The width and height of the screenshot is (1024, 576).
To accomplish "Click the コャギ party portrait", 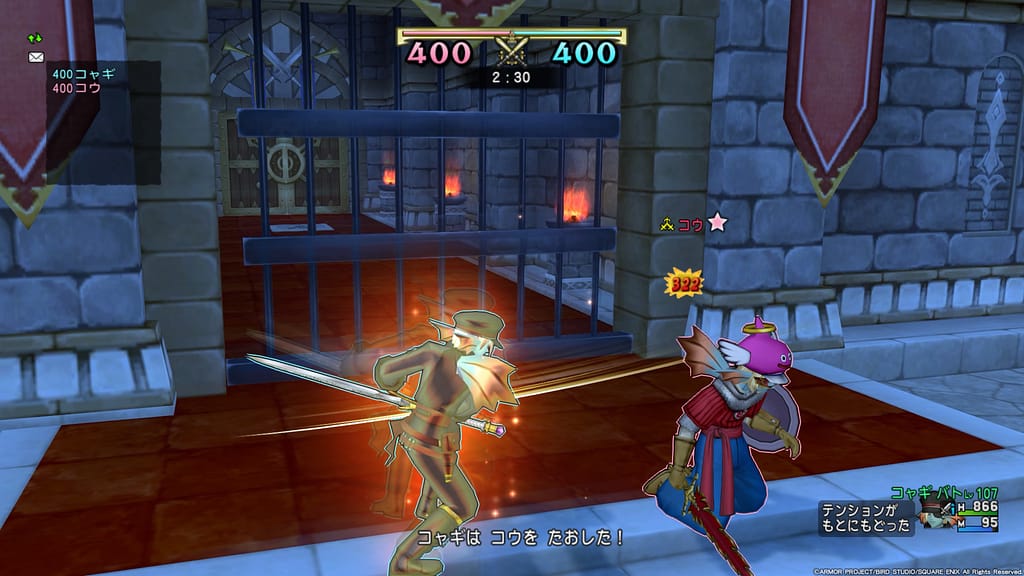I will (x=934, y=516).
